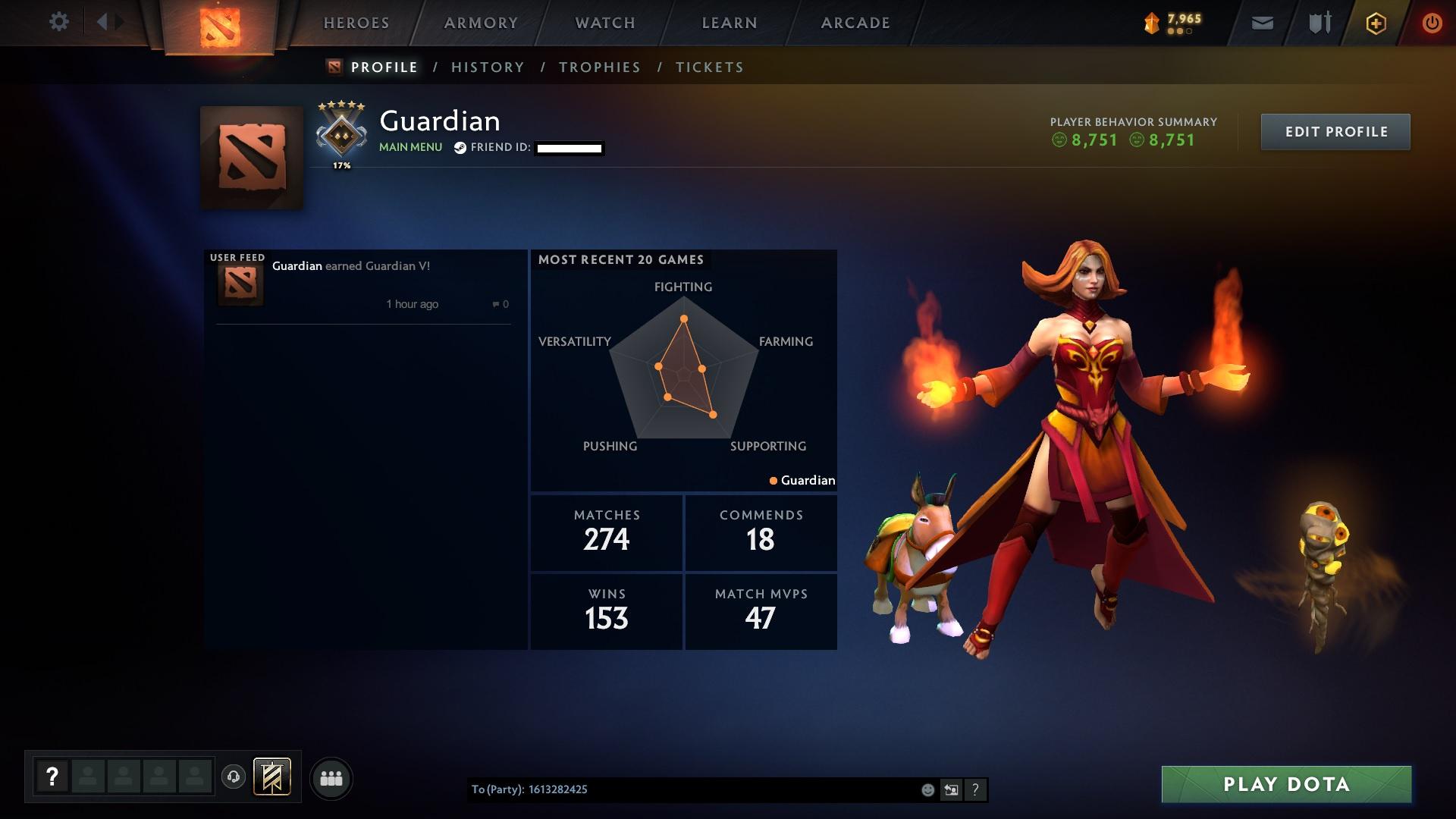
Task: Toggle the chat wheel icon
Action: click(952, 789)
